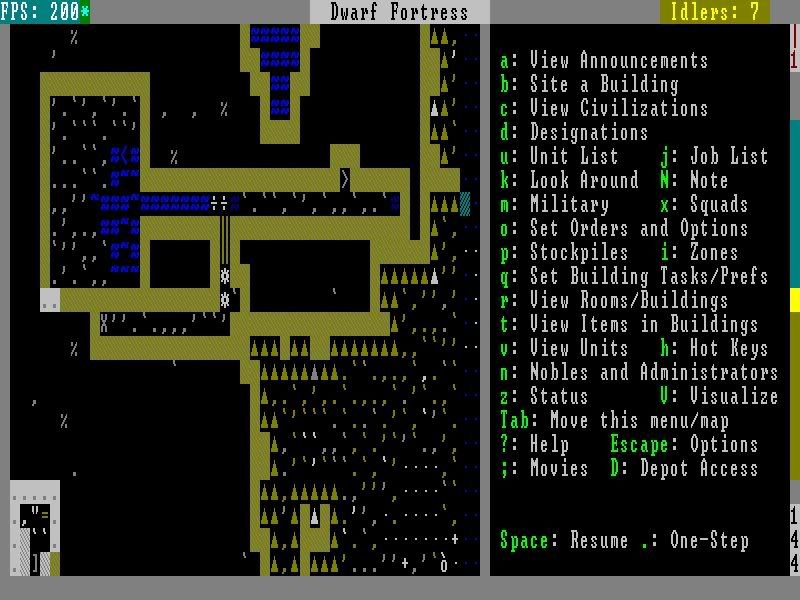This screenshot has width=800, height=600.
Task: Open Depot Access view
Action: click(x=684, y=469)
